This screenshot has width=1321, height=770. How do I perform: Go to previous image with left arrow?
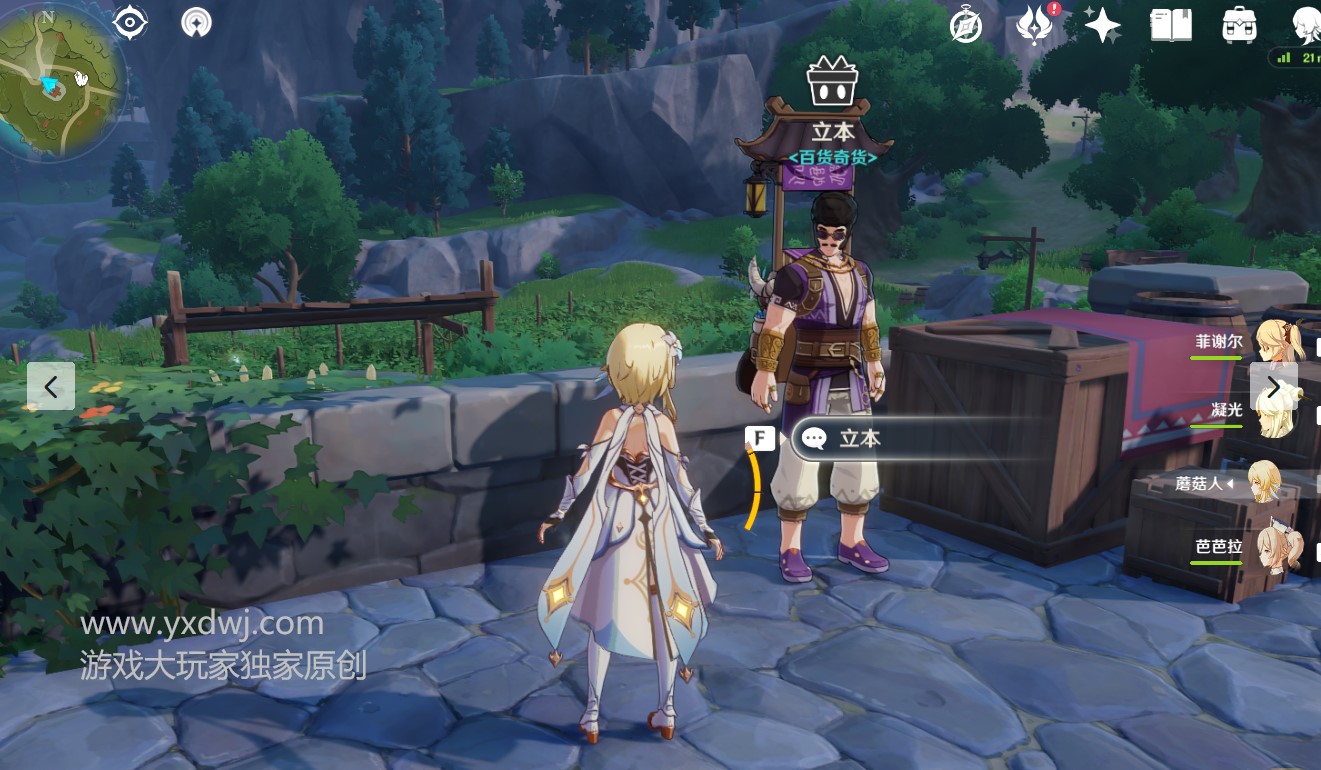(51, 386)
